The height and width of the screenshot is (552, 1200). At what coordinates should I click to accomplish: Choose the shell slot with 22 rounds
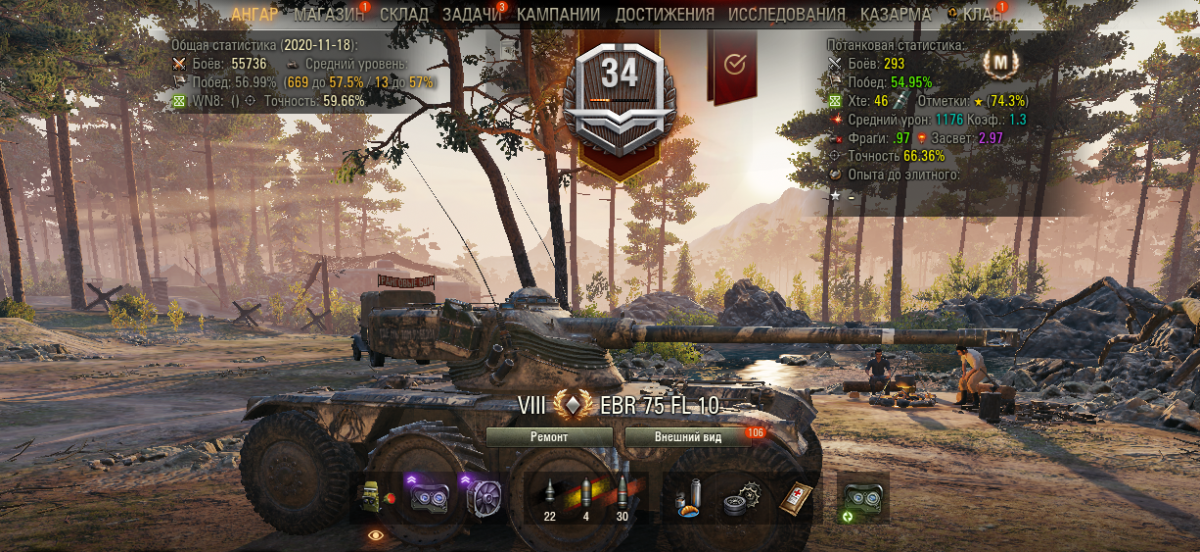[549, 497]
